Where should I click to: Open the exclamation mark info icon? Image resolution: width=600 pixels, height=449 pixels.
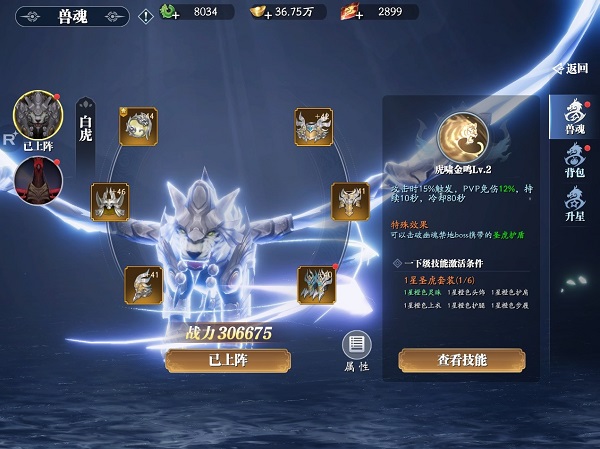pos(145,14)
